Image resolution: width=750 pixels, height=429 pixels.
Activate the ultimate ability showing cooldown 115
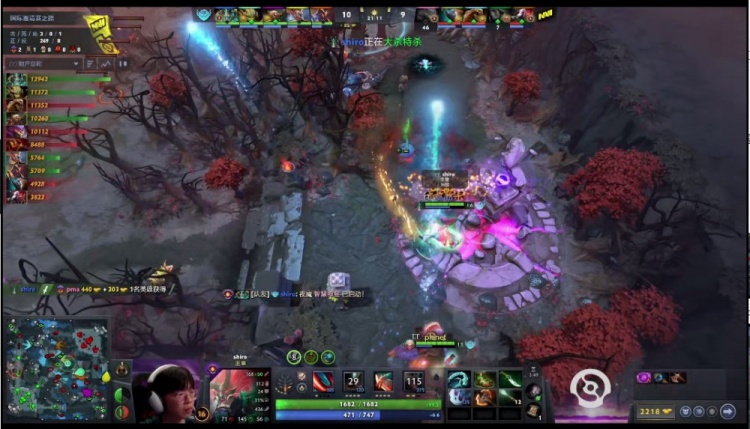pos(413,381)
